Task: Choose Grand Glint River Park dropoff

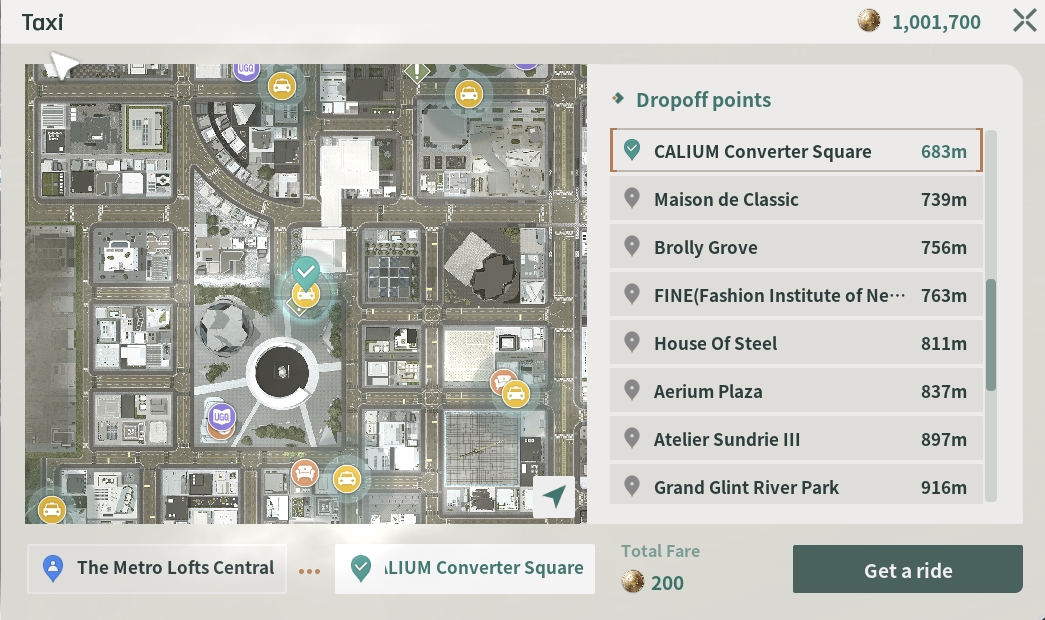Action: click(x=796, y=486)
